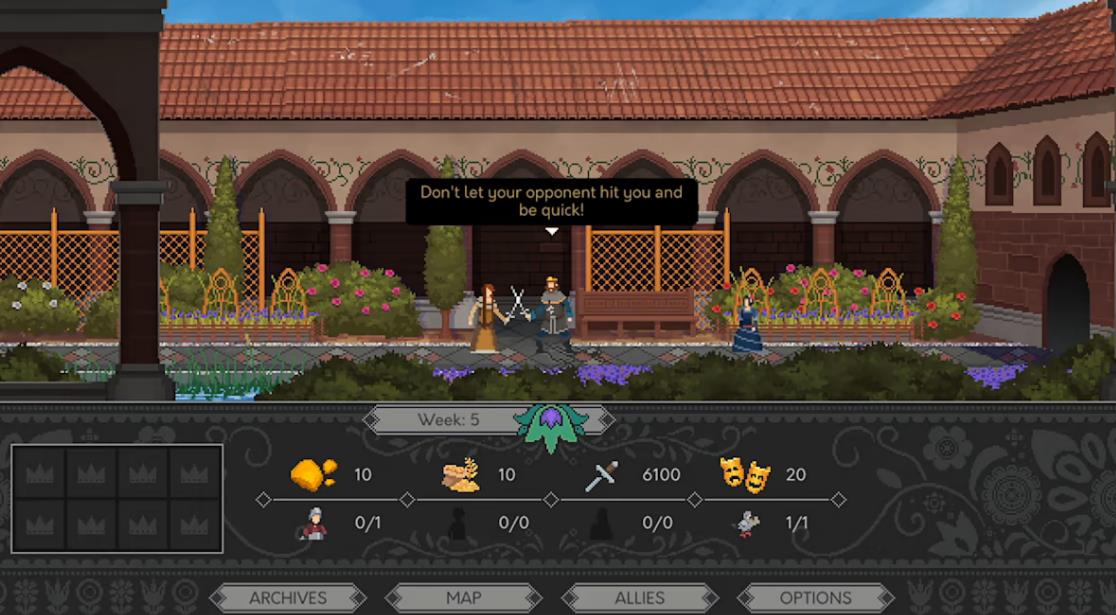Open the Options menu
The height and width of the screenshot is (615, 1116).
click(x=815, y=598)
